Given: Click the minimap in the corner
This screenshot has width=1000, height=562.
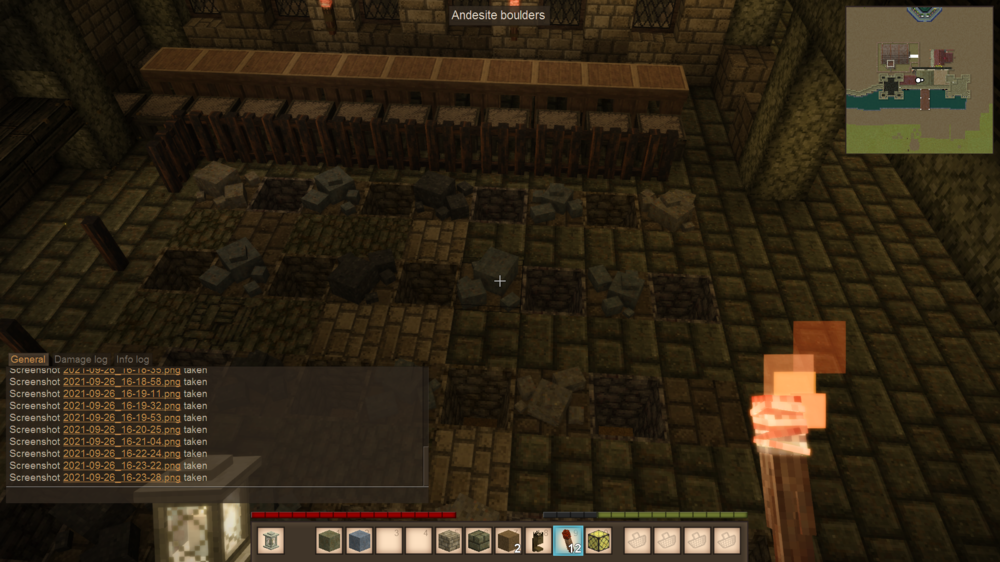Looking at the screenshot, I should point(920,80).
